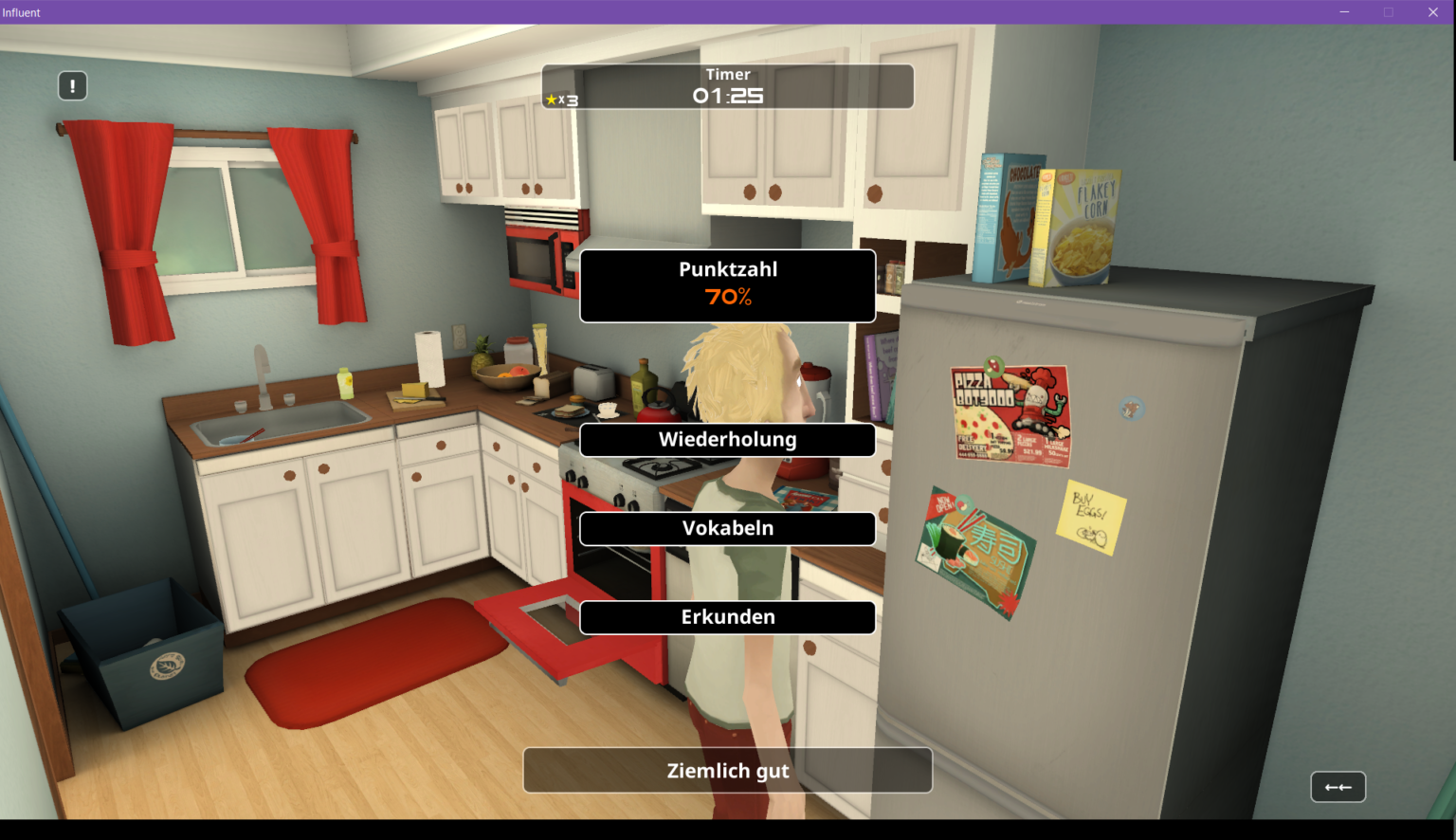Choose the Wiederholung option
1456x840 pixels.
click(x=727, y=440)
